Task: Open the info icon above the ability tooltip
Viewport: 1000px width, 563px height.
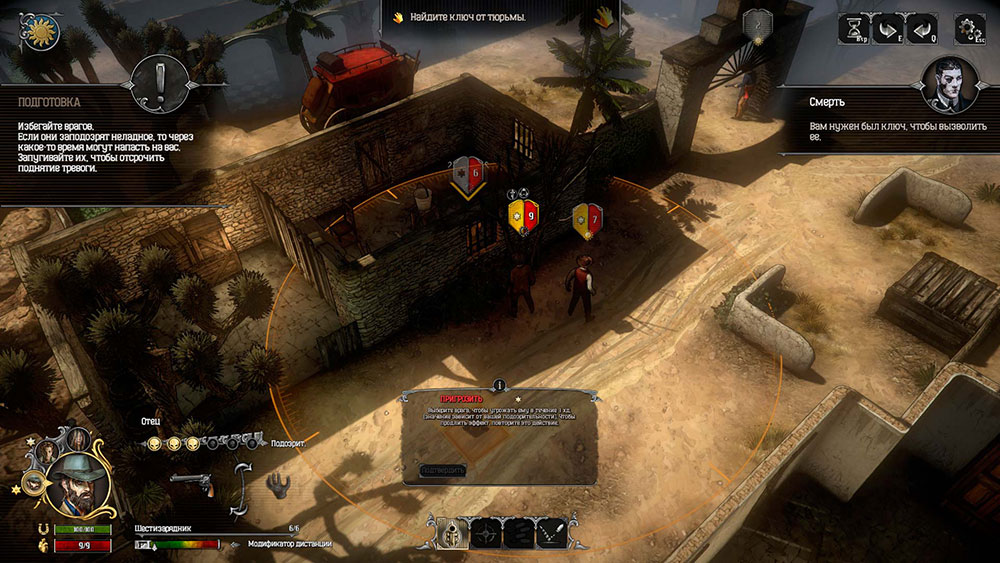Action: pyautogui.click(x=499, y=385)
